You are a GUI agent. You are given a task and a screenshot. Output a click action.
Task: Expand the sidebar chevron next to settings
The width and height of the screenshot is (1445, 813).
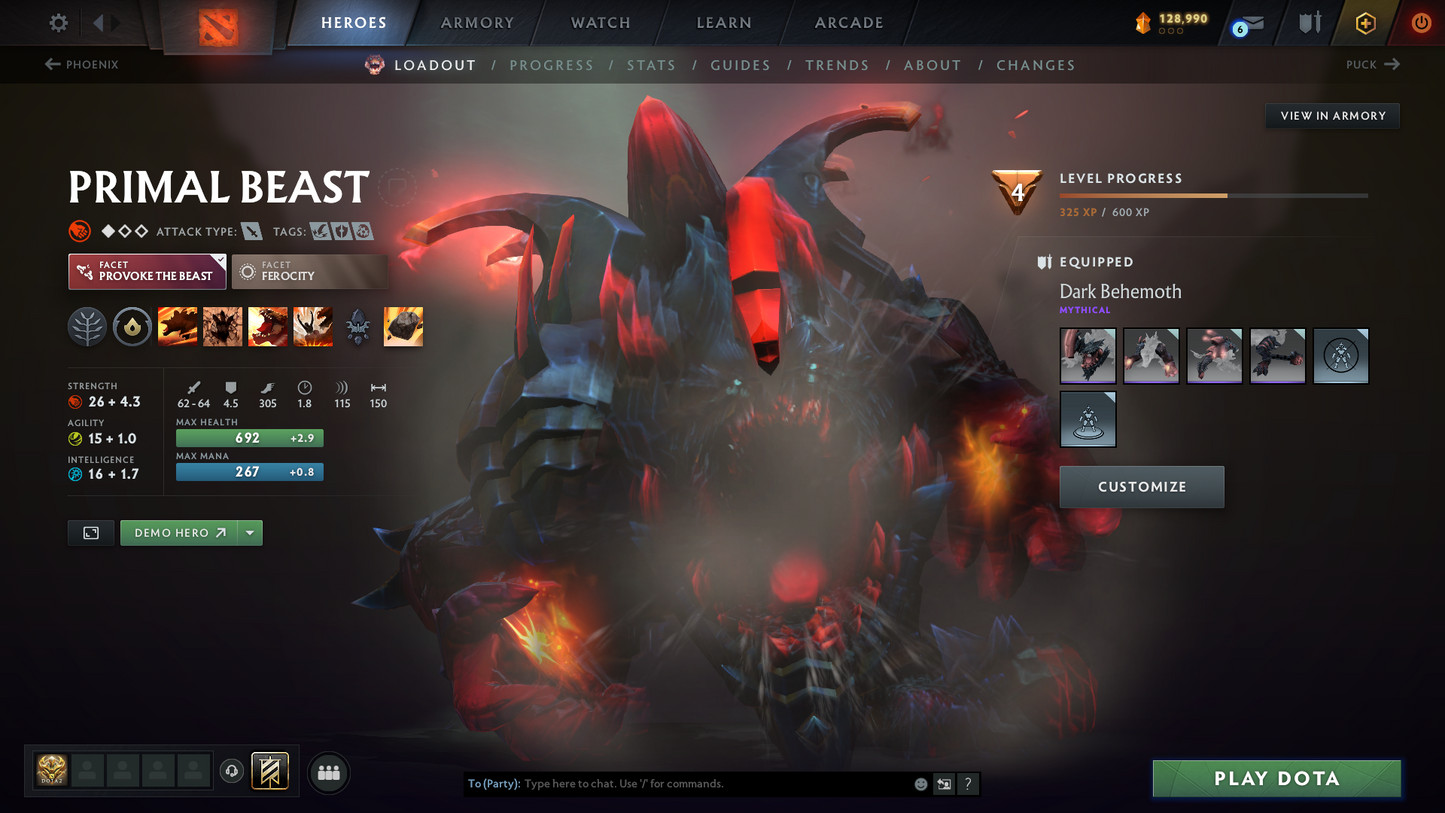point(96,22)
